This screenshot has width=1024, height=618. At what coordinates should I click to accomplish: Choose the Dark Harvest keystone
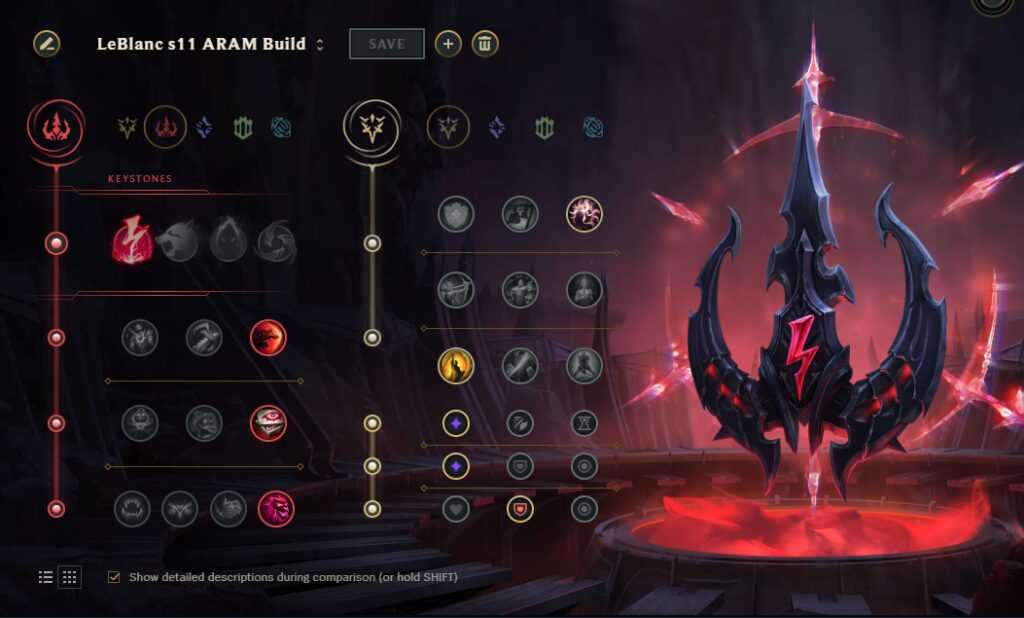228,242
